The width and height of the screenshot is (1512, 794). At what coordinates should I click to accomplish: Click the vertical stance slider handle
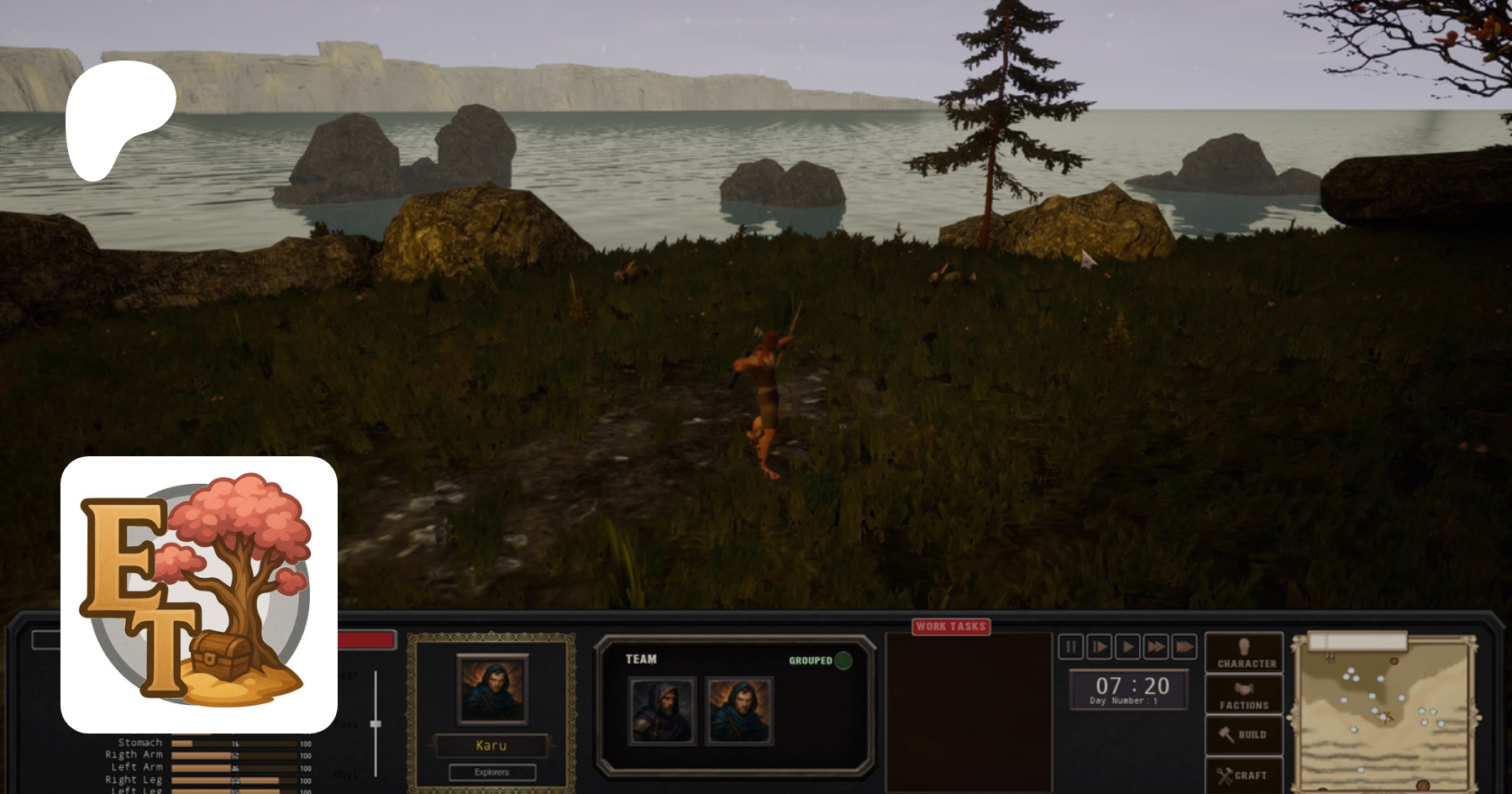375,723
